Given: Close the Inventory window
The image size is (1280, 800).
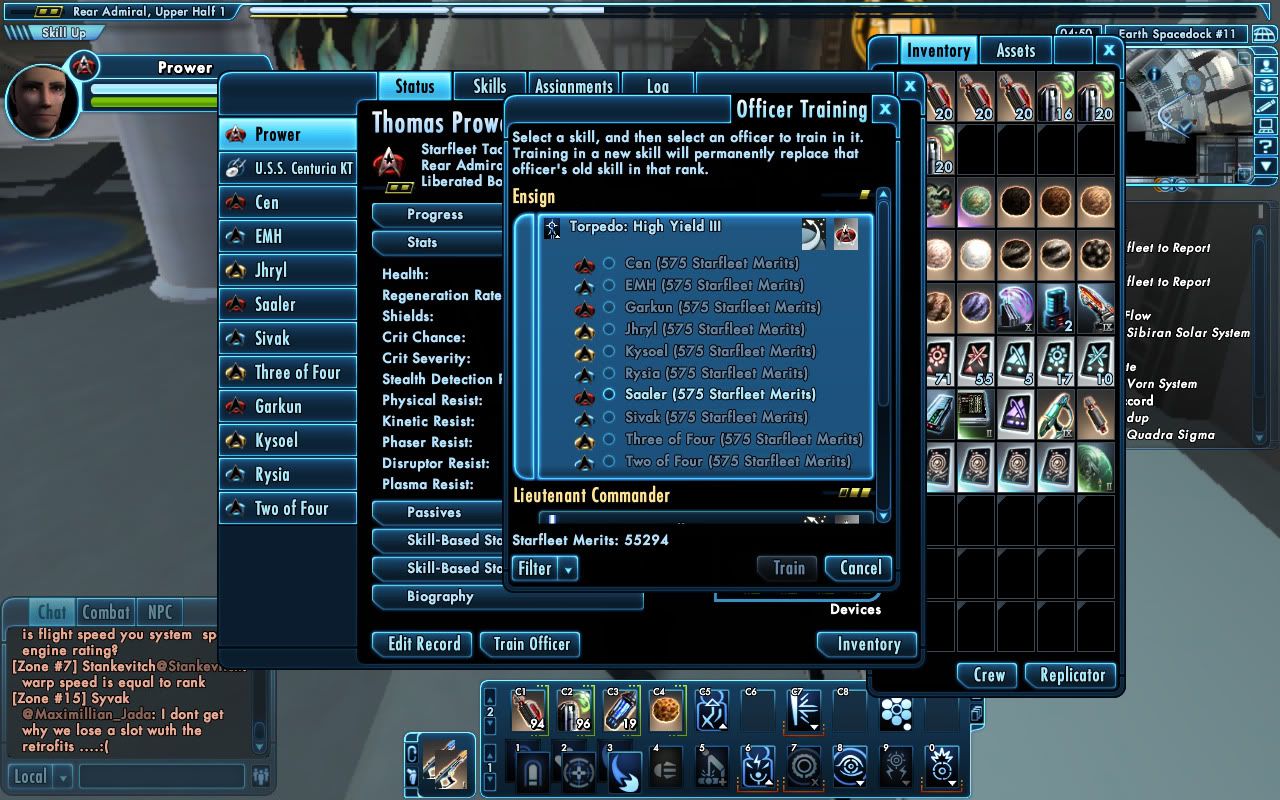Looking at the screenshot, I should 1108,50.
